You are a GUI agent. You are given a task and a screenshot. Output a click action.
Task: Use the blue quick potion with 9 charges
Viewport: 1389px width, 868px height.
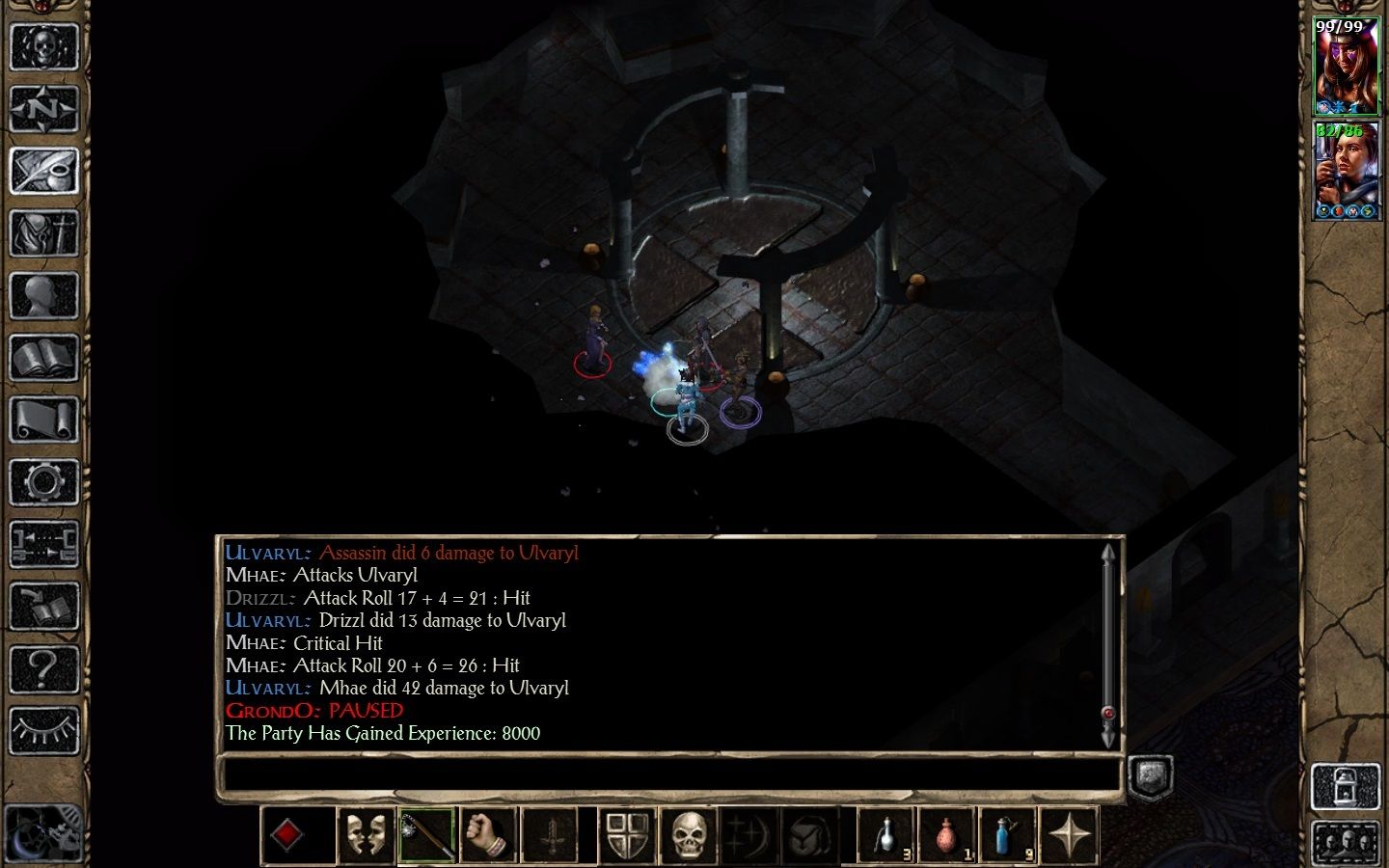coord(1009,834)
